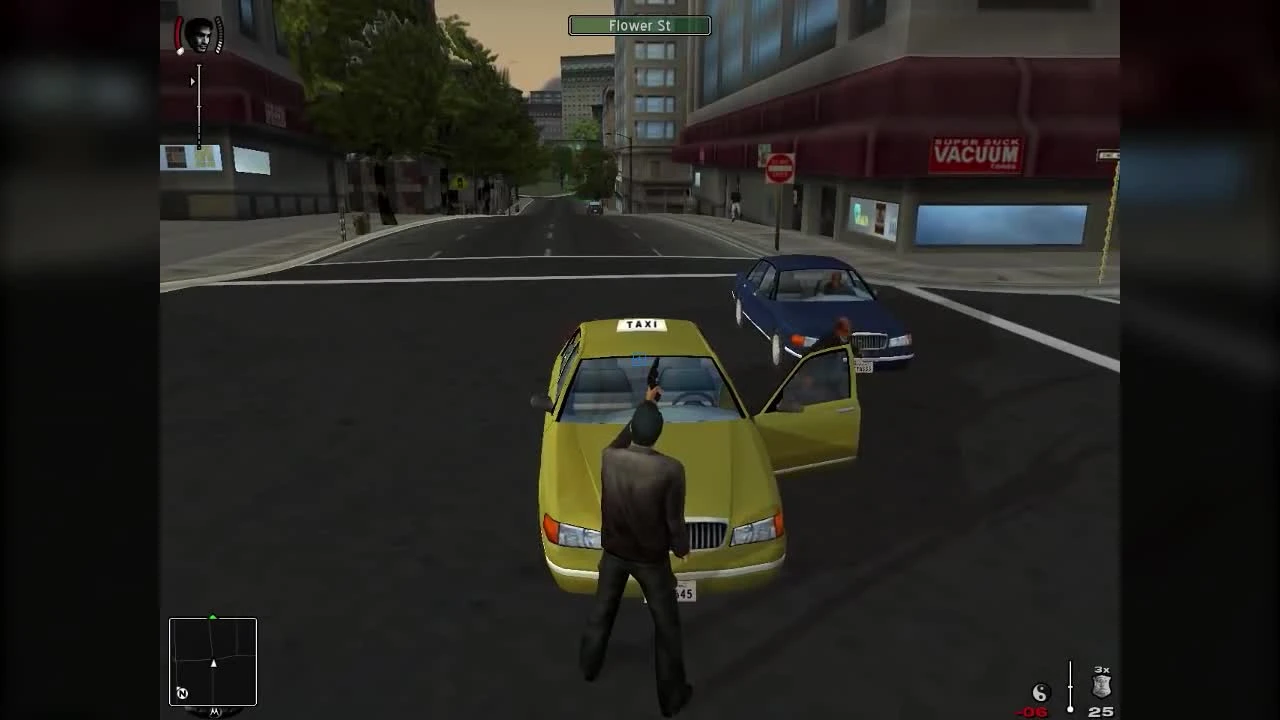The height and width of the screenshot is (720, 1280).
Task: Click the player portrait in the HUD
Action: coord(200,33)
